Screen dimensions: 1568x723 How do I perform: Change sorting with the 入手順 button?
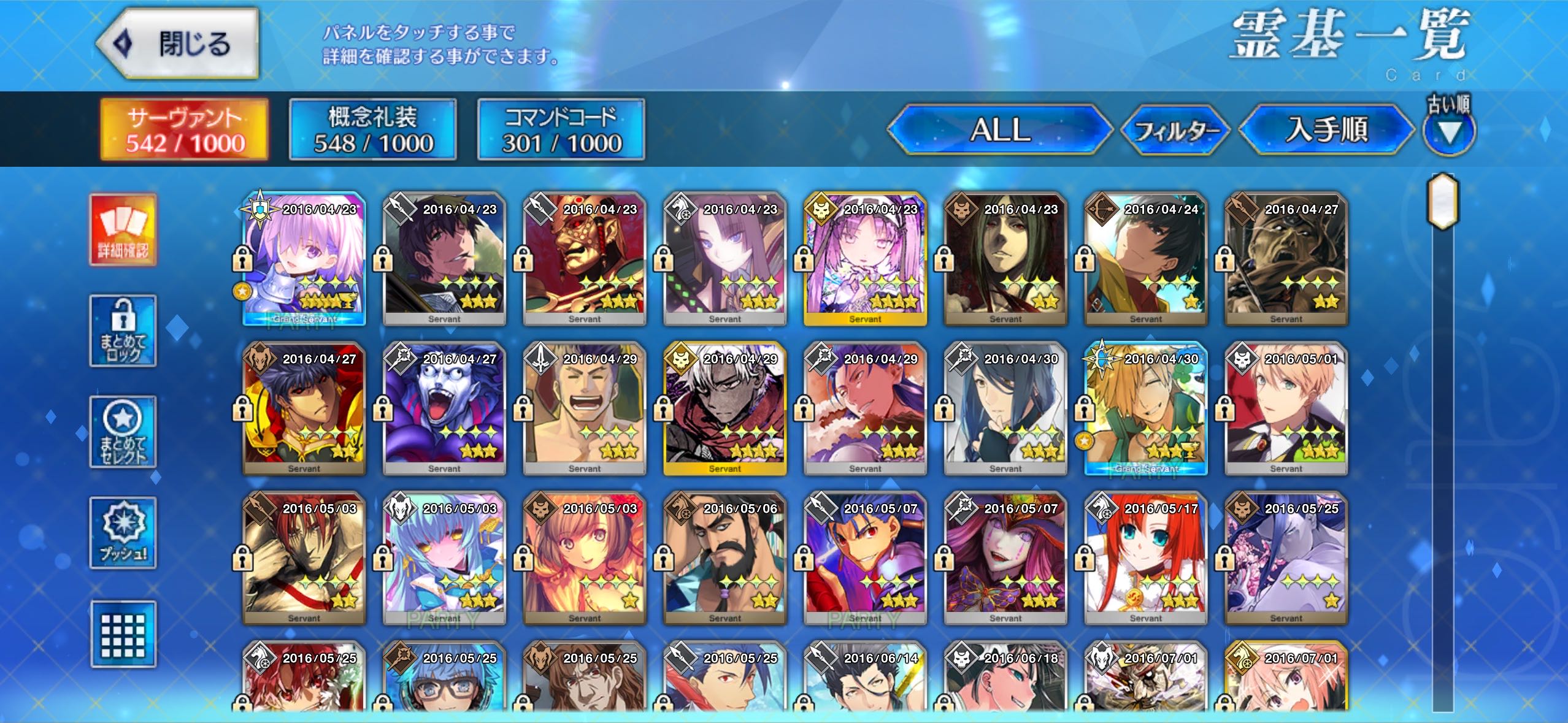(x=1326, y=130)
